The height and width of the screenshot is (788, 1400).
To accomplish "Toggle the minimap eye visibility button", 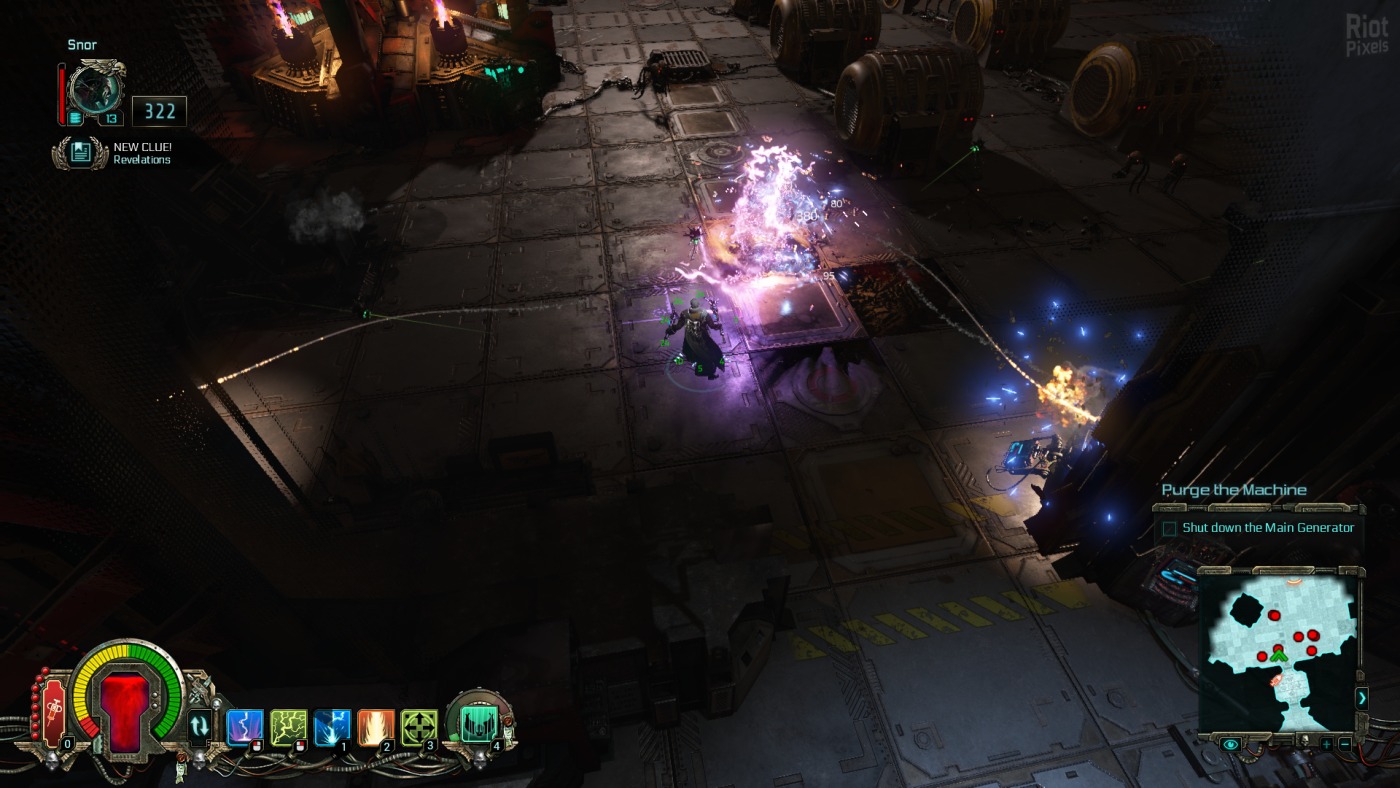I will [1231, 744].
